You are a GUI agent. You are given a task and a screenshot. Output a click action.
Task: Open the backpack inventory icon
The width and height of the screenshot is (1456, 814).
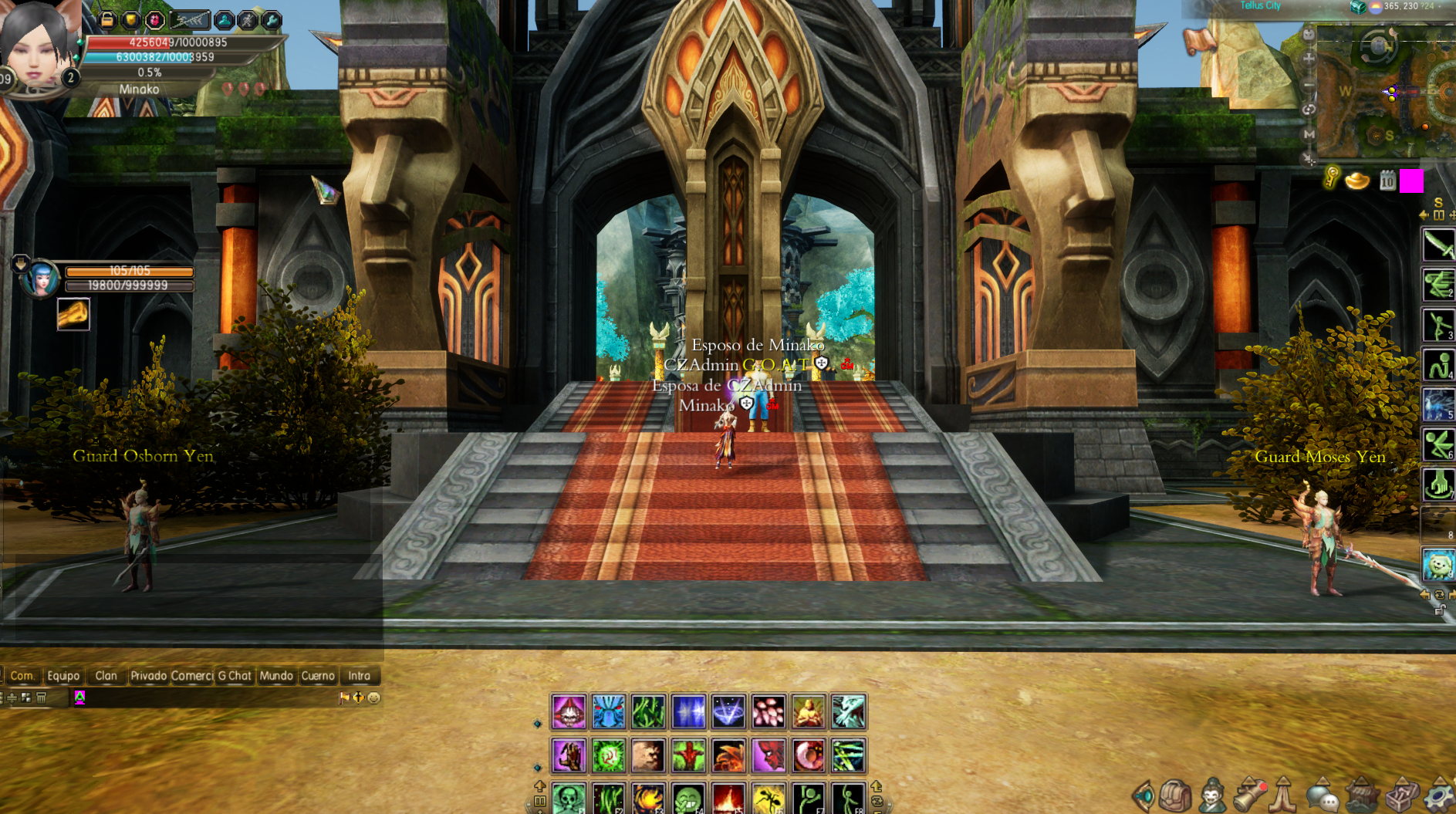pyautogui.click(x=1175, y=796)
